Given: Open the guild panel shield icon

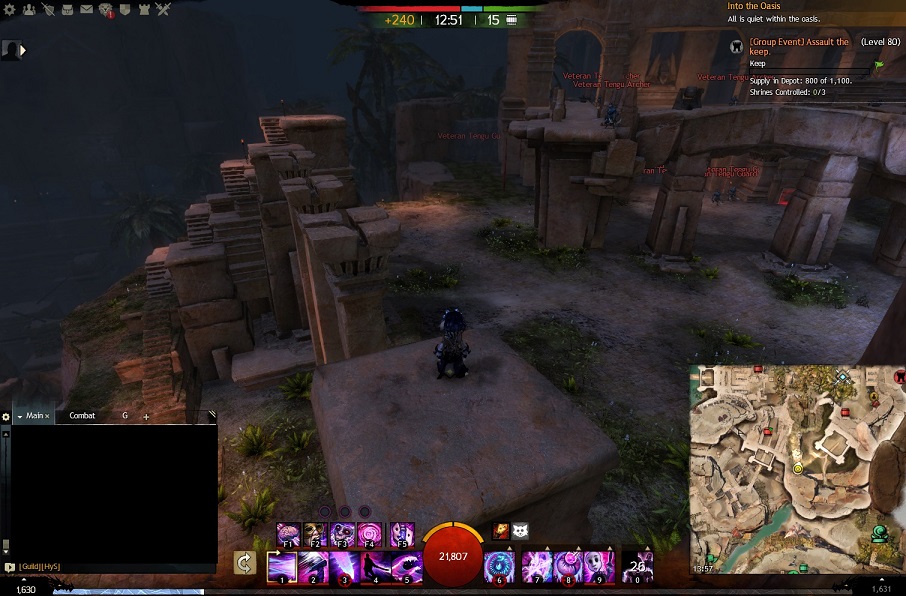Looking at the screenshot, I should point(125,9).
